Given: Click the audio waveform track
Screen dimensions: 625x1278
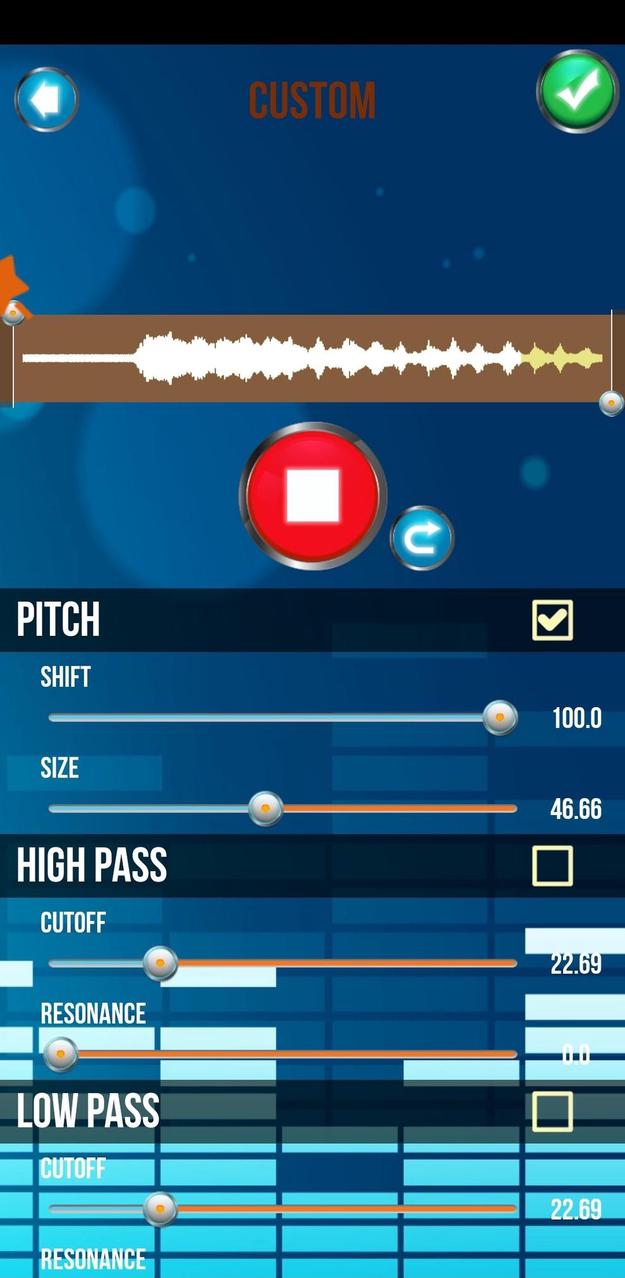Looking at the screenshot, I should (x=312, y=358).
